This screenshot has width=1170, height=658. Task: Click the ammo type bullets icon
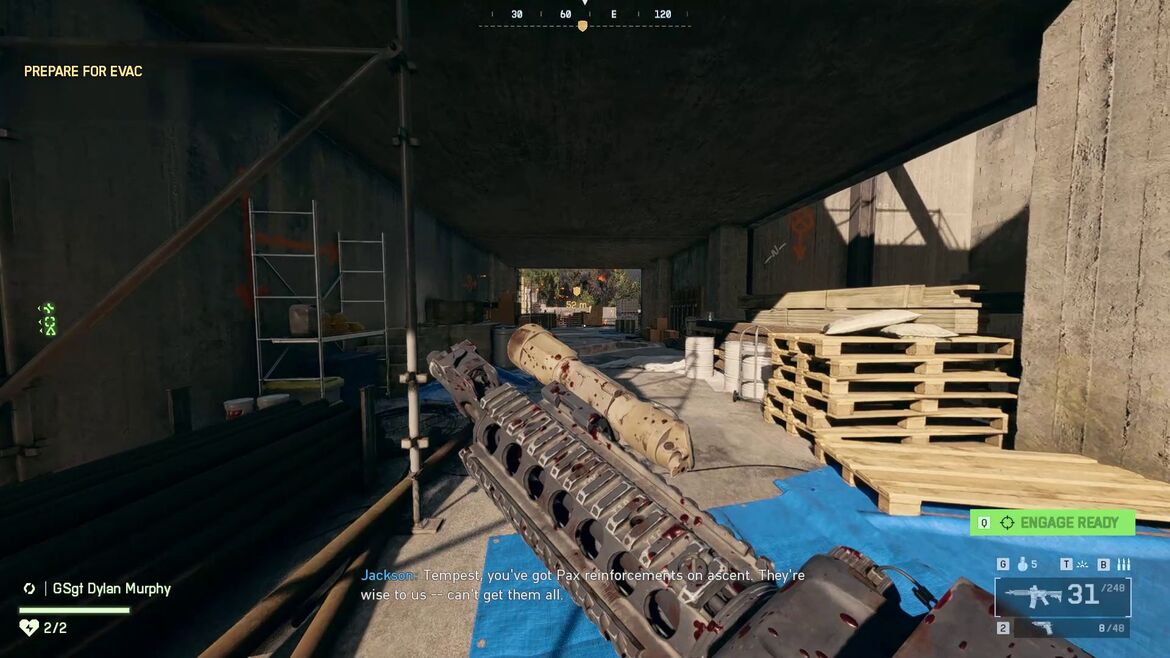coord(1123,564)
